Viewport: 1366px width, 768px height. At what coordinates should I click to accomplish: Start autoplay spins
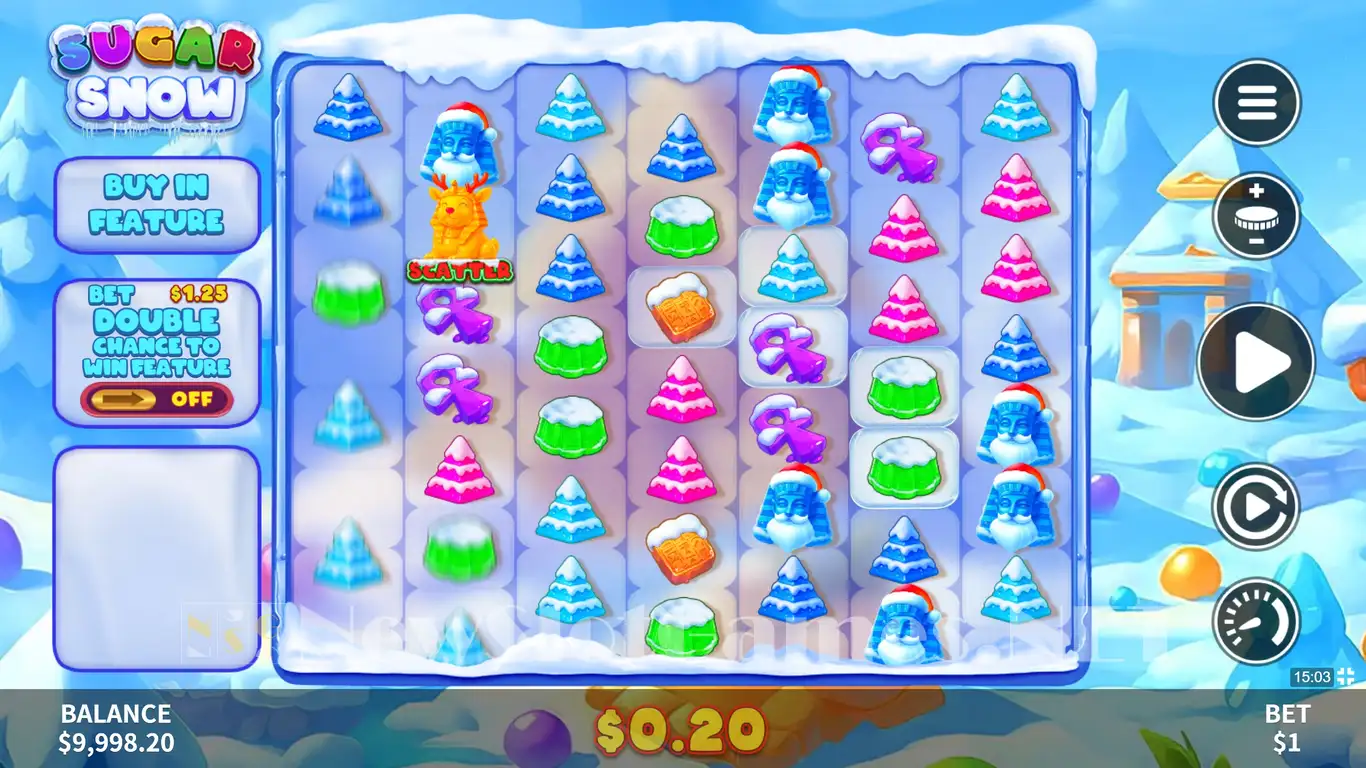tap(1256, 507)
